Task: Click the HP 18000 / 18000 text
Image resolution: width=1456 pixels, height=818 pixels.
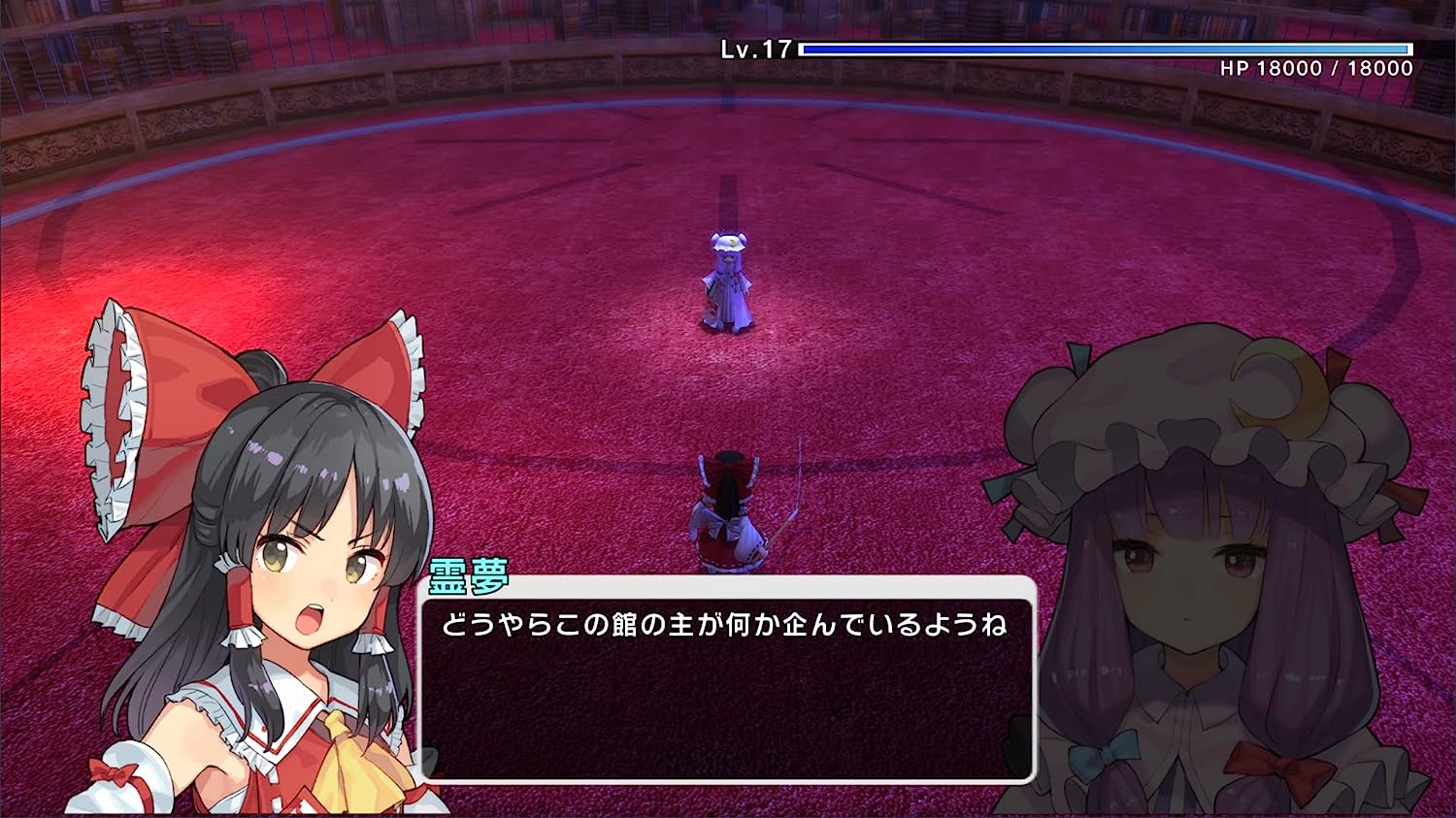Action: tap(1315, 68)
